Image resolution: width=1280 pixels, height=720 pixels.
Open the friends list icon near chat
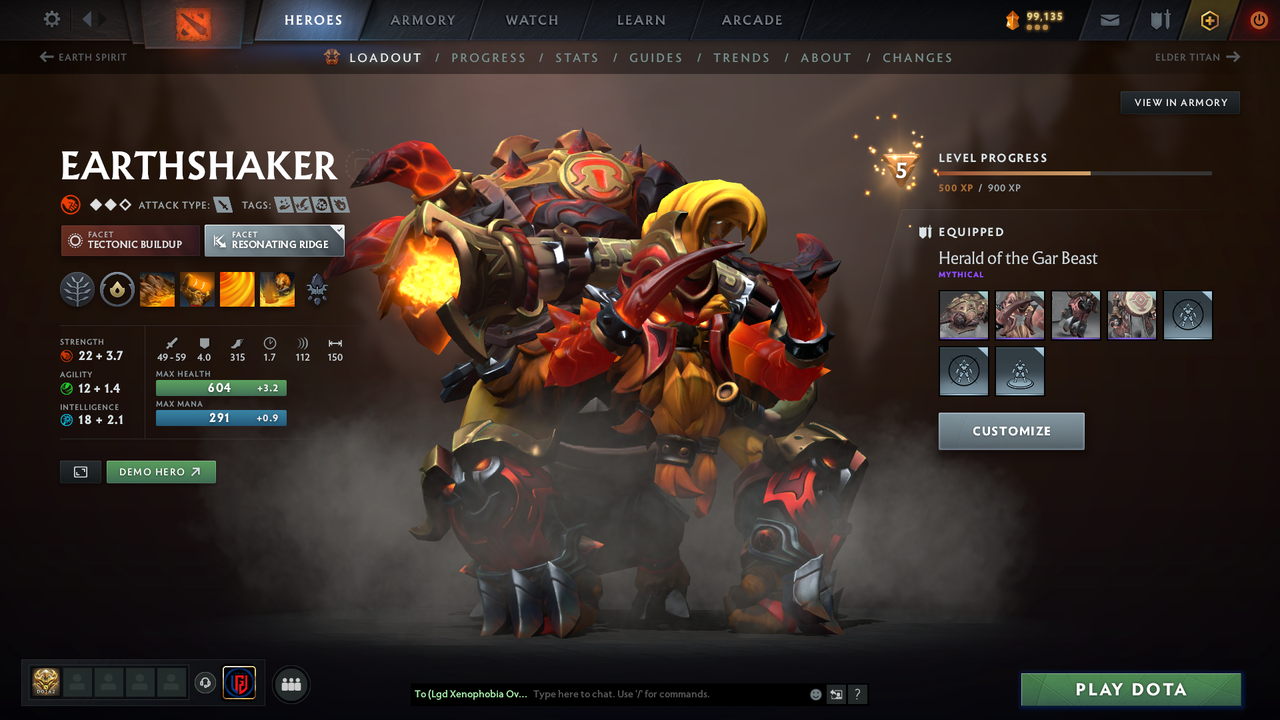coord(290,684)
